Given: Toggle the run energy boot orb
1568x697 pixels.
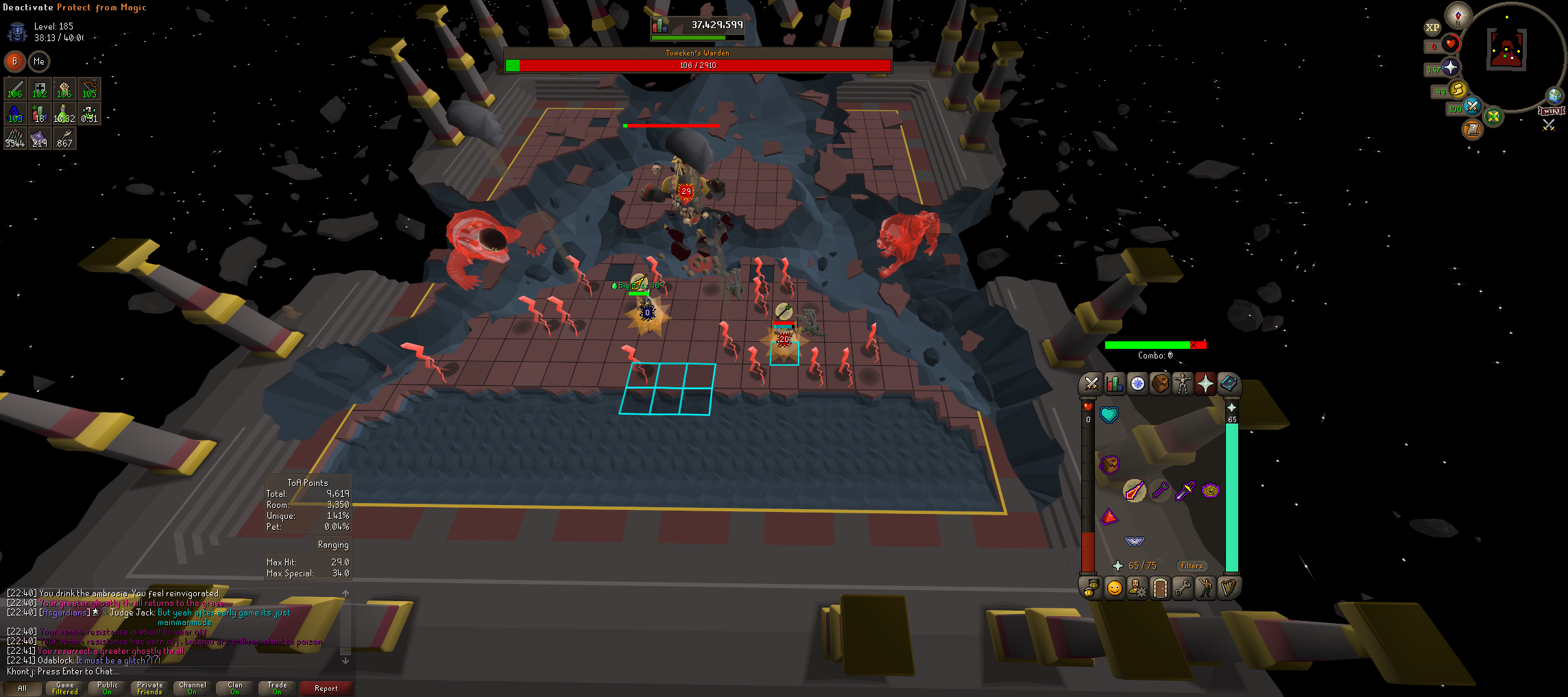Looking at the screenshot, I should pos(1458,89).
